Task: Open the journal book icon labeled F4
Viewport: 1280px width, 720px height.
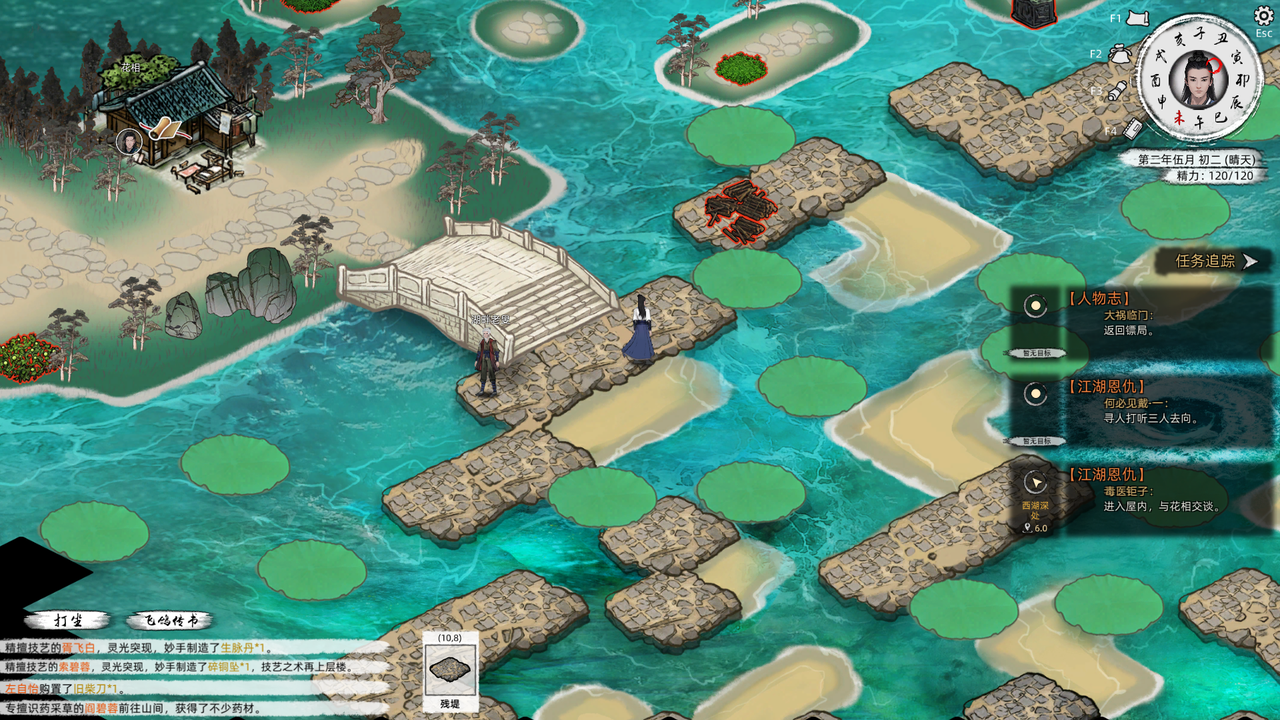Action: (x=1133, y=128)
